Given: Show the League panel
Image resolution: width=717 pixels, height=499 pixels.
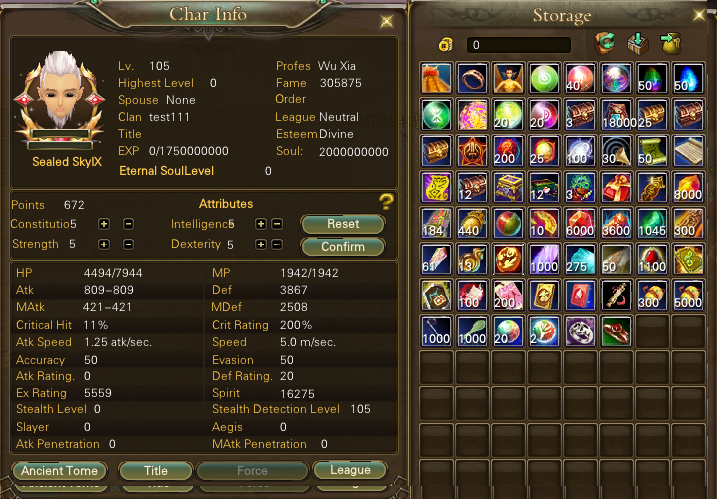Looking at the screenshot, I should [x=349, y=470].
